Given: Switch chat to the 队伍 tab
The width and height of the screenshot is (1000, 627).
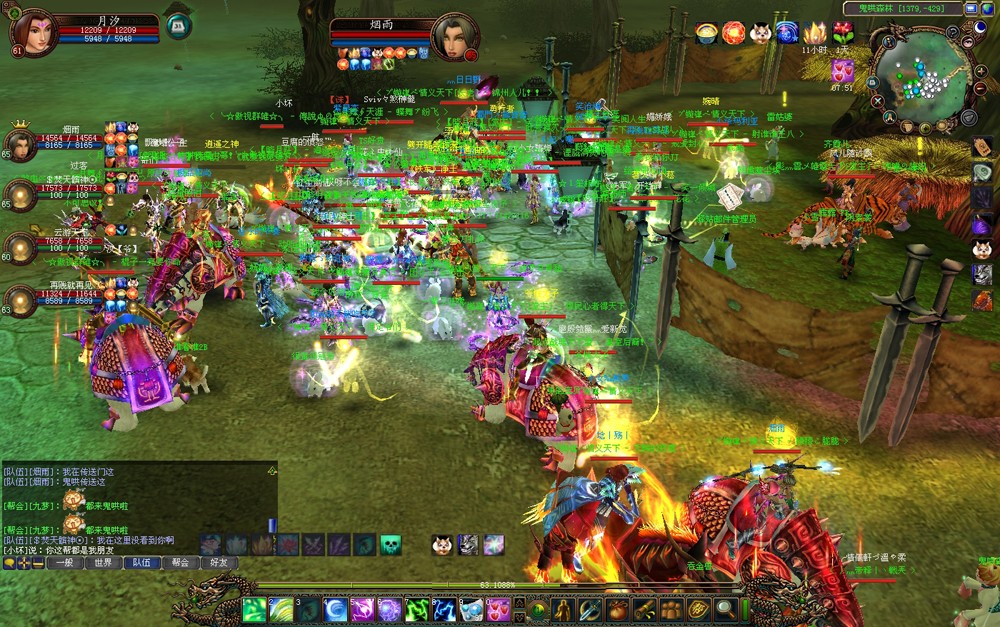Looking at the screenshot, I should [x=141, y=563].
